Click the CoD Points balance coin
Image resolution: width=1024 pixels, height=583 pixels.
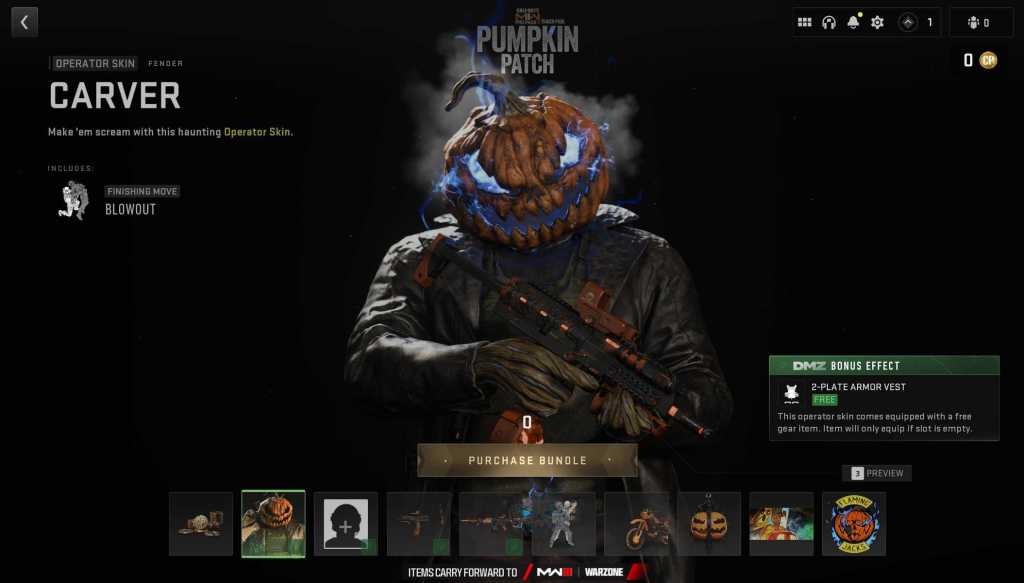tap(988, 60)
